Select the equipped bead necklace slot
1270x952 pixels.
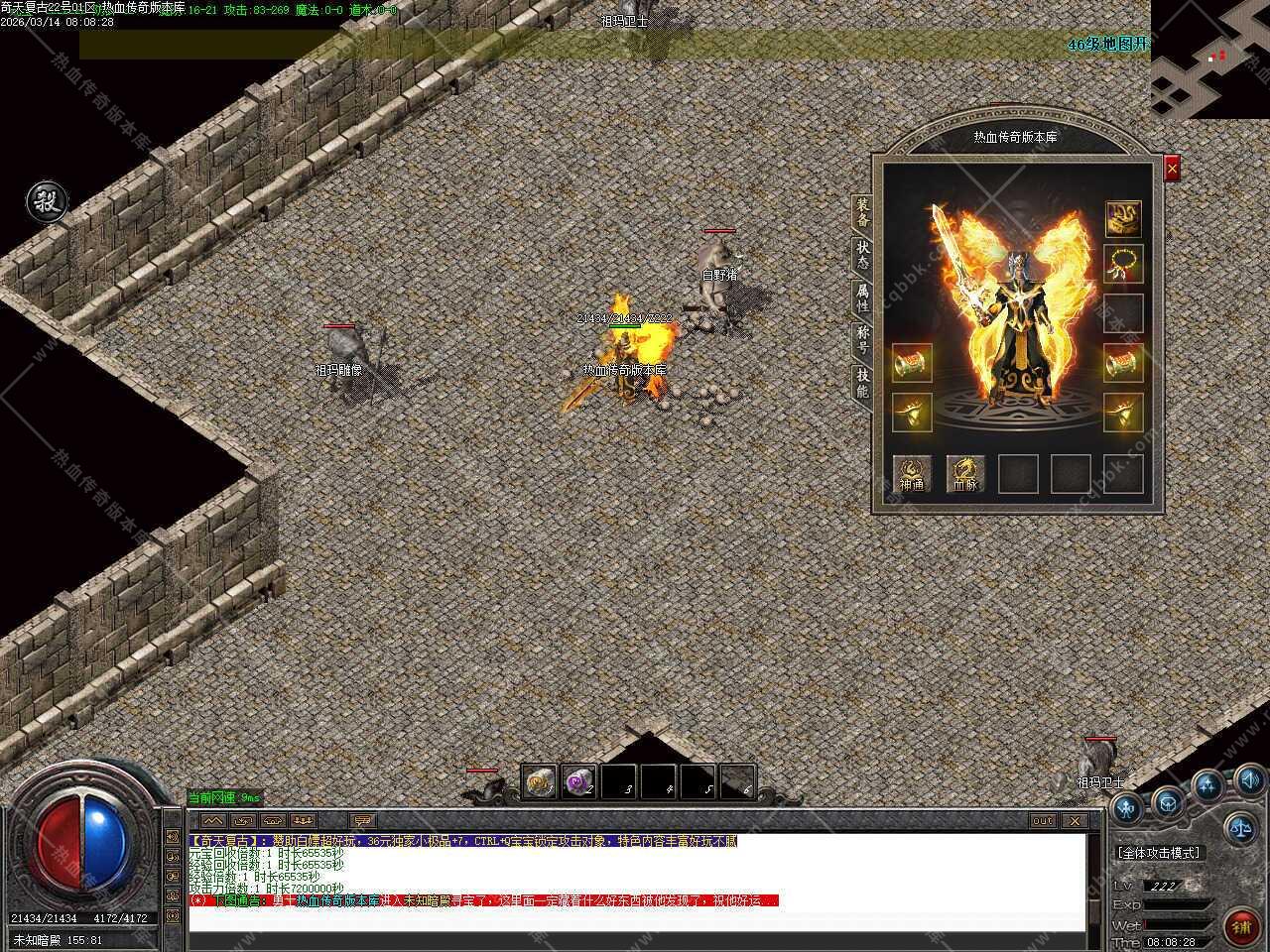1123,264
